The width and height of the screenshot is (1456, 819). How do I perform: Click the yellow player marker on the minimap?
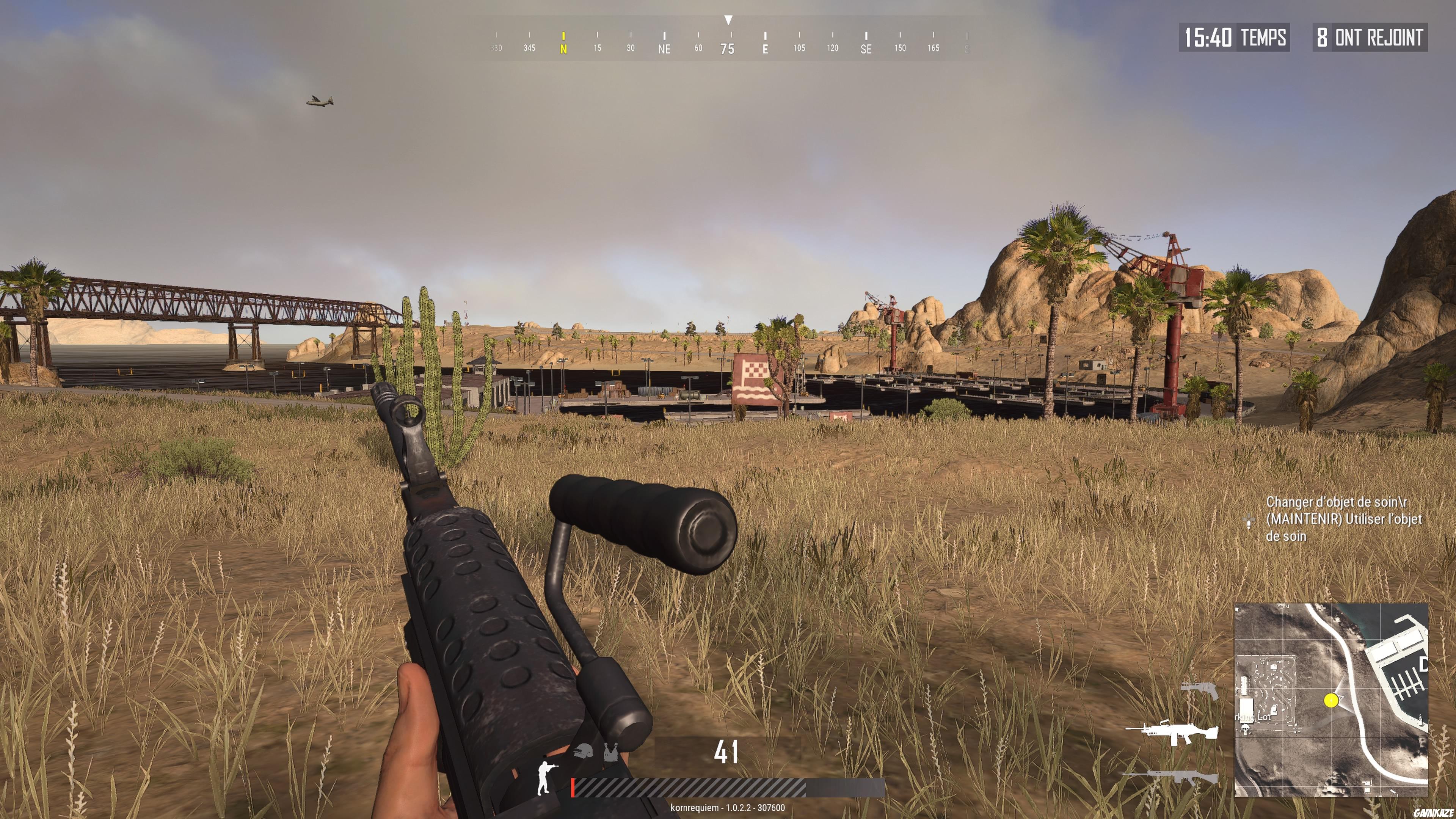coord(1330,701)
